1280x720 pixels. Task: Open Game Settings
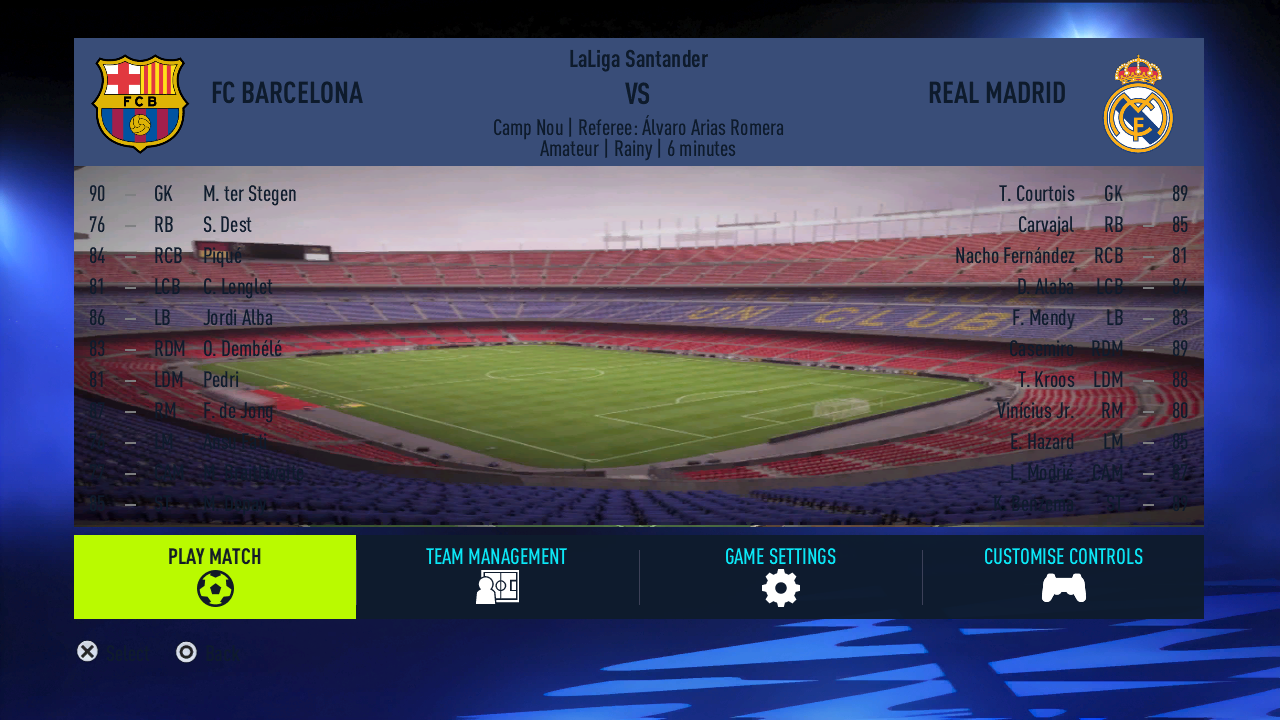(780, 577)
